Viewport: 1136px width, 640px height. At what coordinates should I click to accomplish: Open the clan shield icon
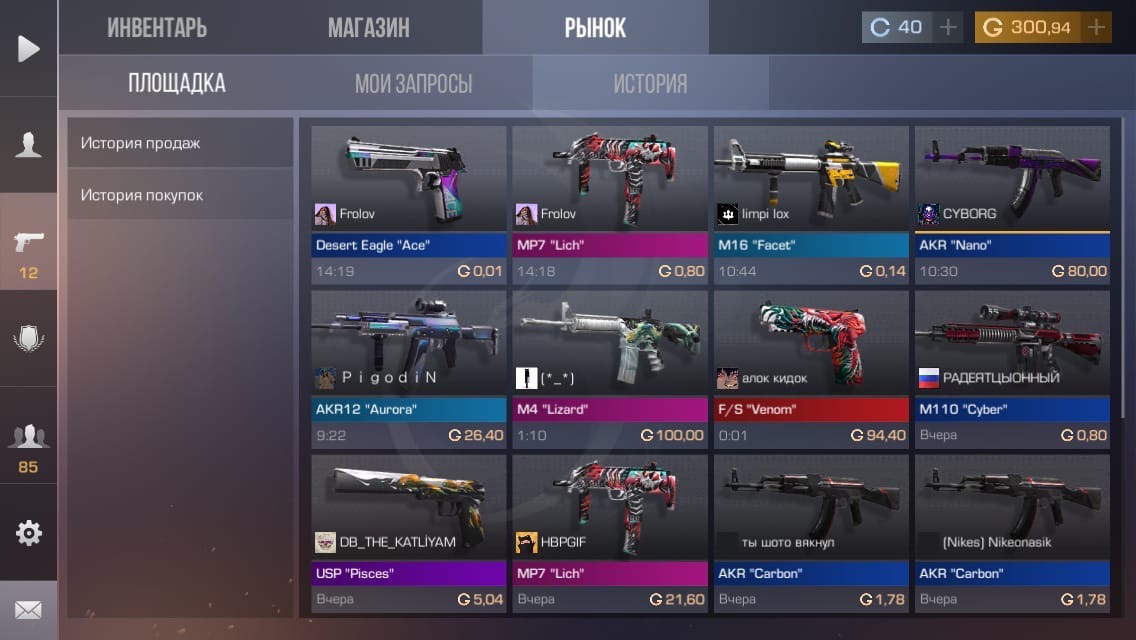tap(29, 339)
